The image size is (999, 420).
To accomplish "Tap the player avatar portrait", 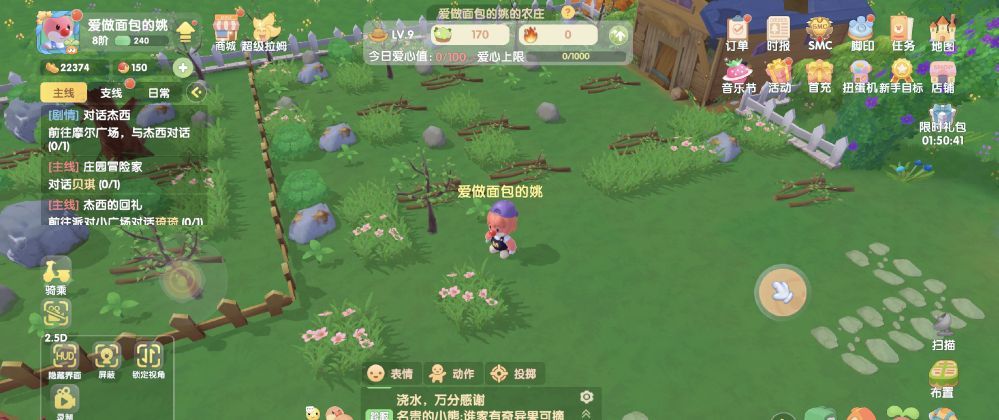I will pos(55,34).
